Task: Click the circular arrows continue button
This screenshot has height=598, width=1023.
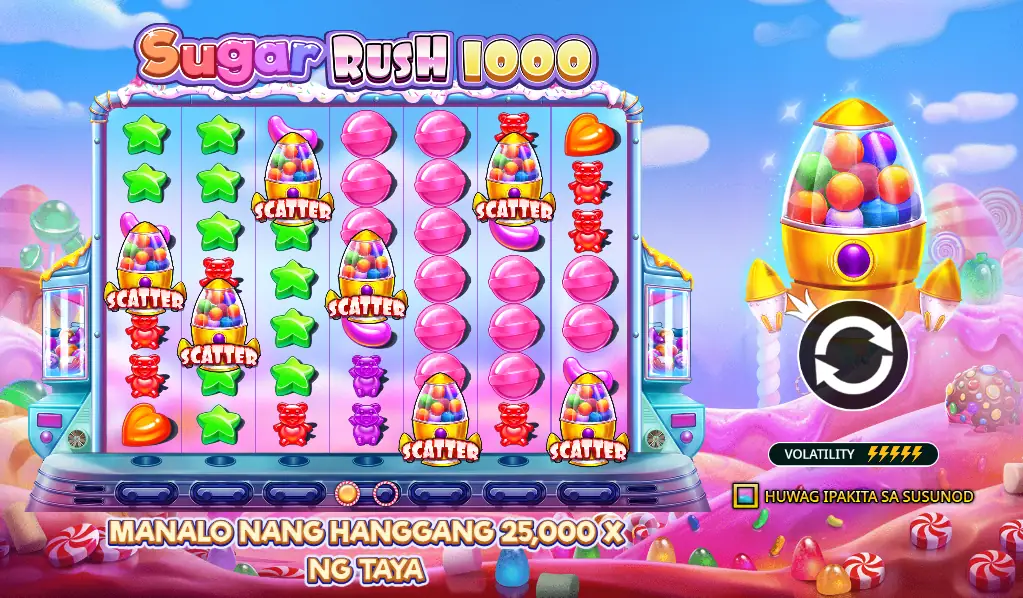Action: coord(852,355)
